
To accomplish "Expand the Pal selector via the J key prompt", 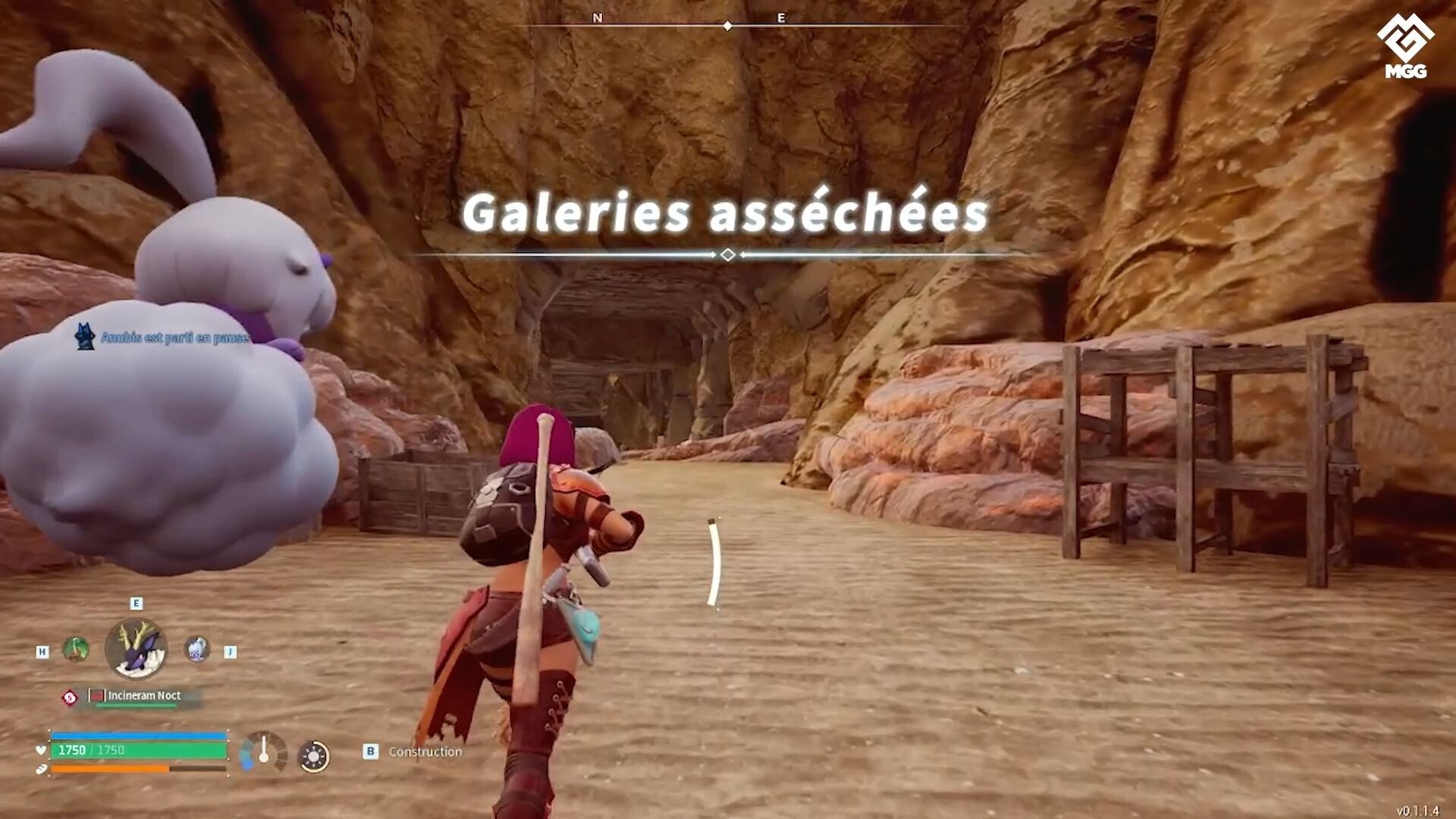I will pyautogui.click(x=229, y=651).
